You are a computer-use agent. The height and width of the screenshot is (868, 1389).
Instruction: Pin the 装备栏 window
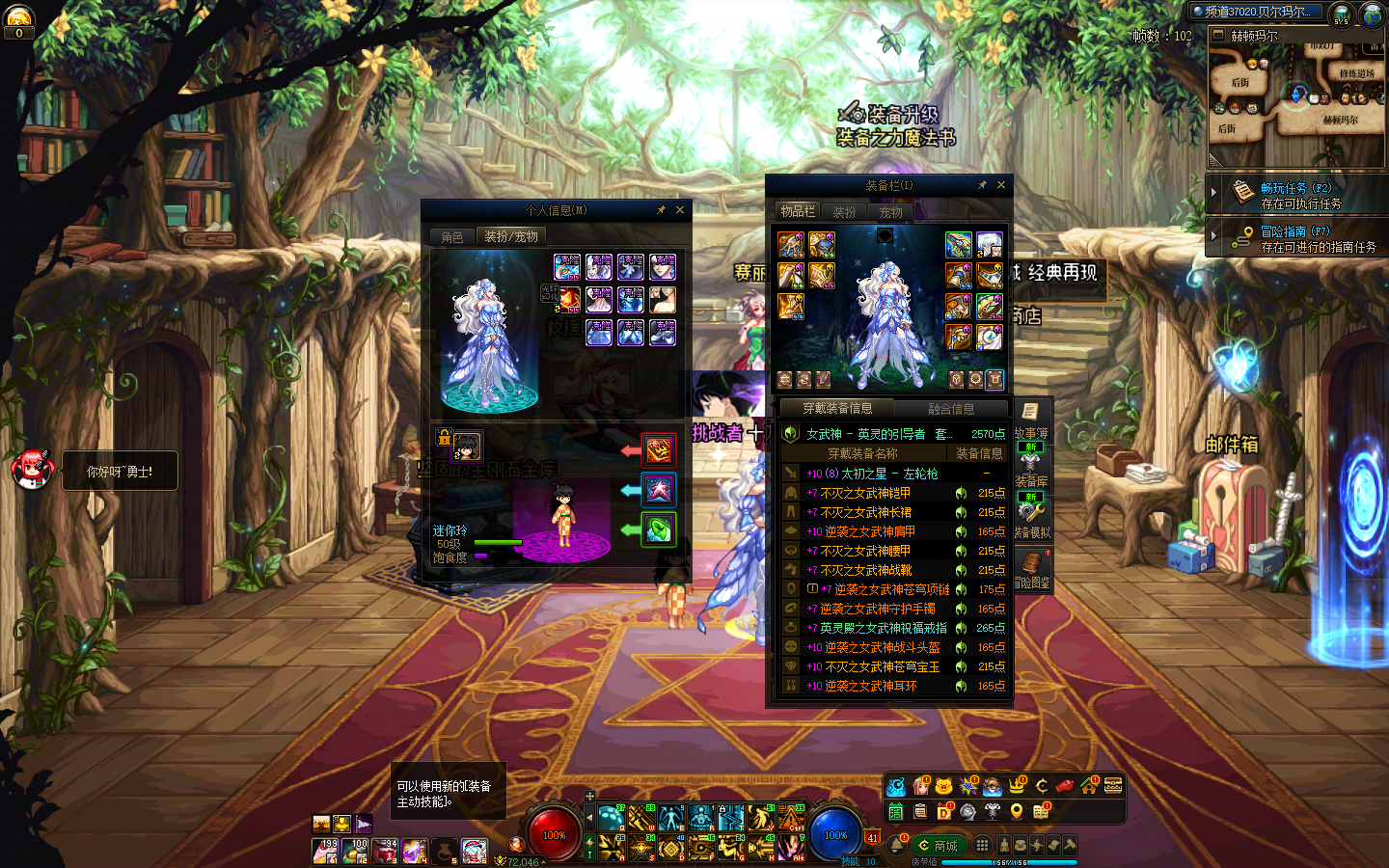coord(982,185)
